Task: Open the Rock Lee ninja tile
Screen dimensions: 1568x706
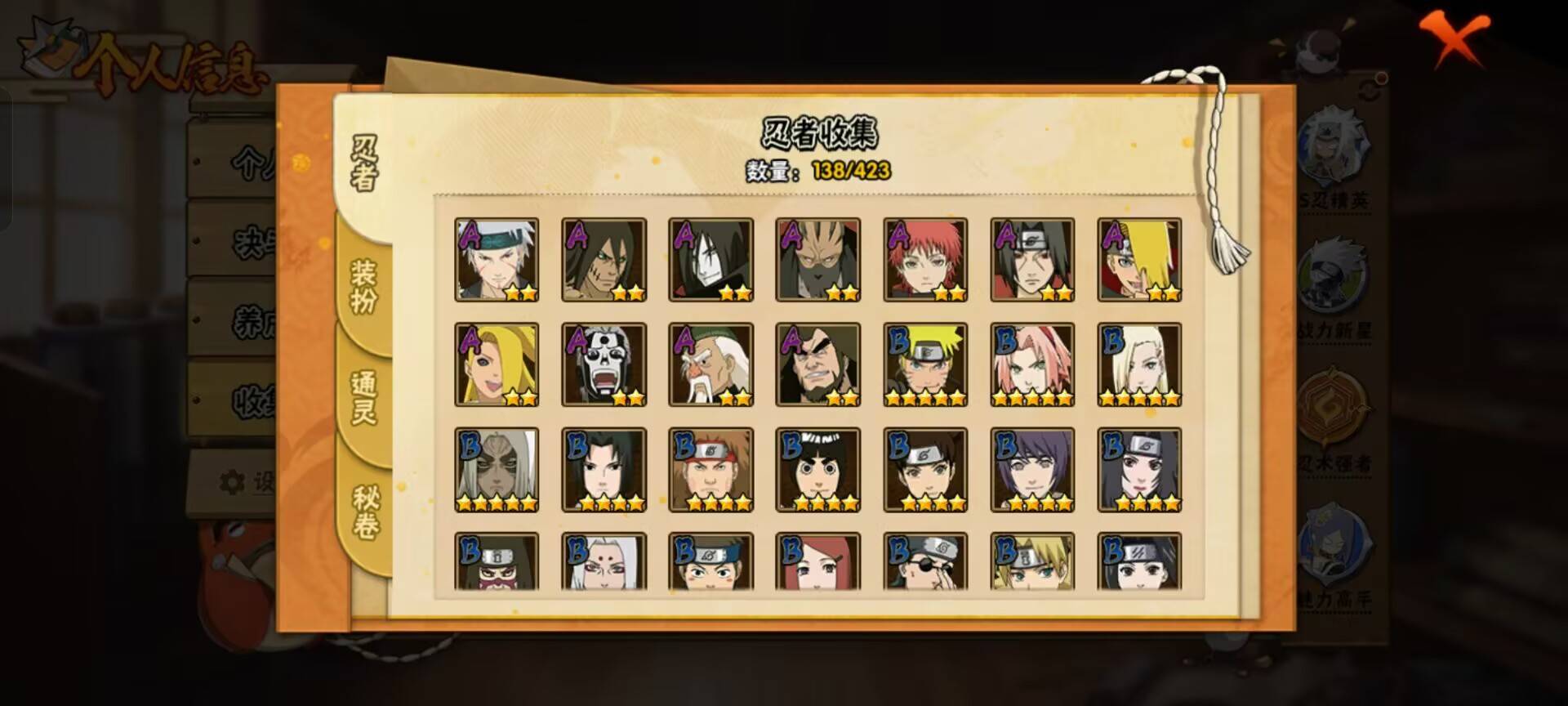Action: coord(817,470)
